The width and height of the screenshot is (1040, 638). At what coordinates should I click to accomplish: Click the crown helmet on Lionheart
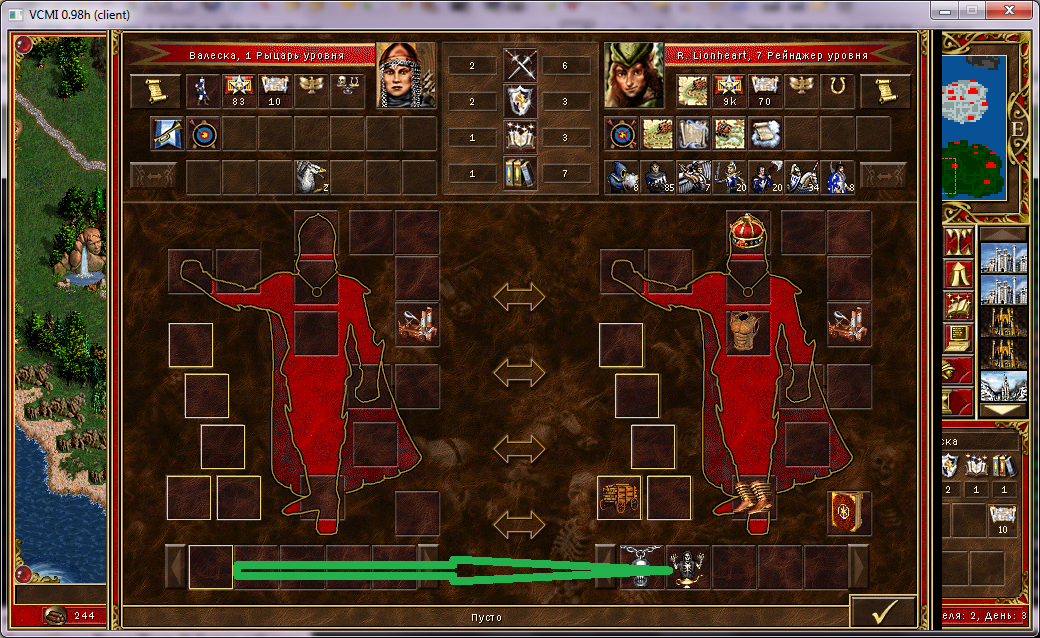point(747,232)
